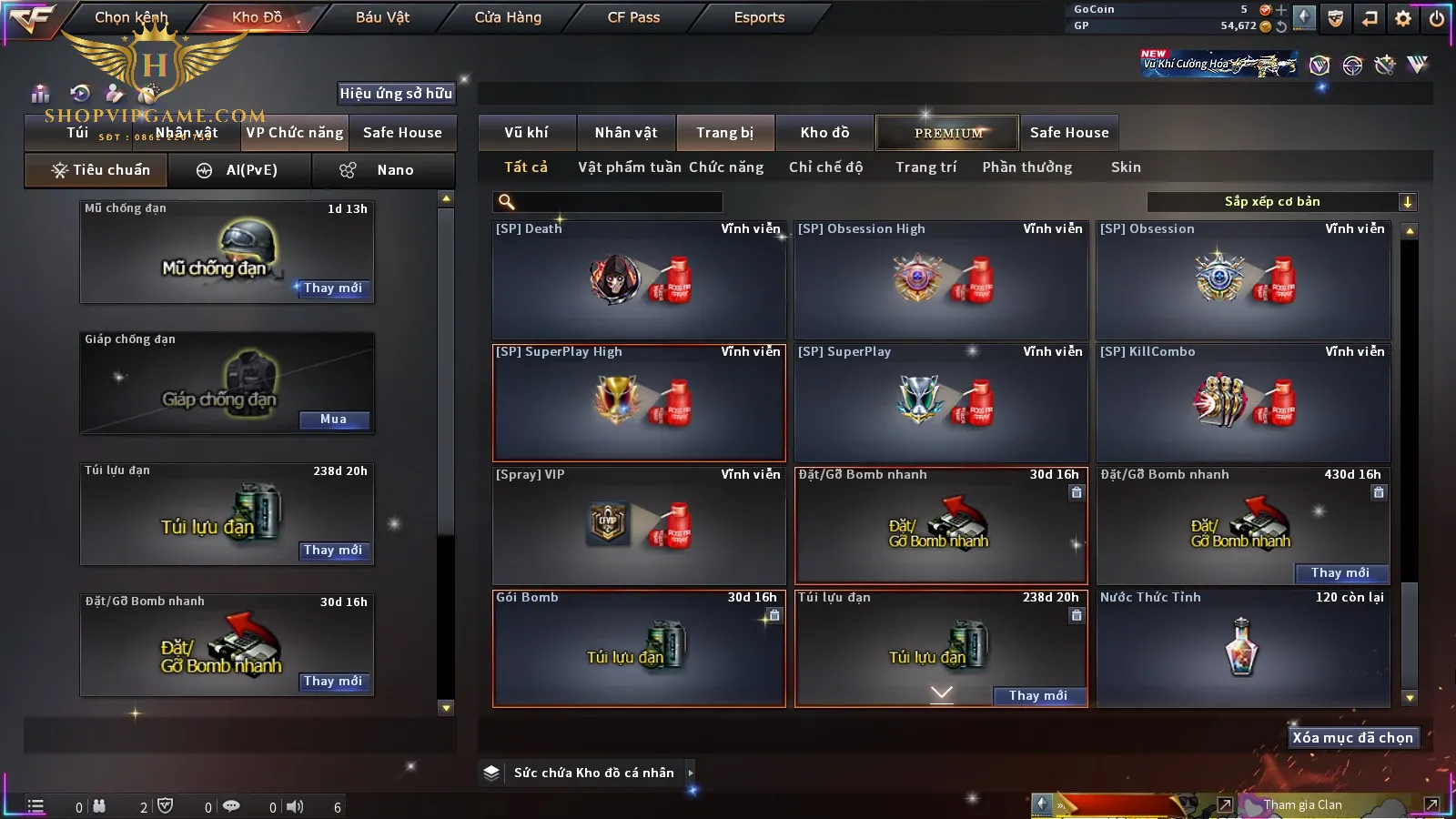Click Xóa mục đã chọn button
1456x819 pixels.
coord(1352,738)
